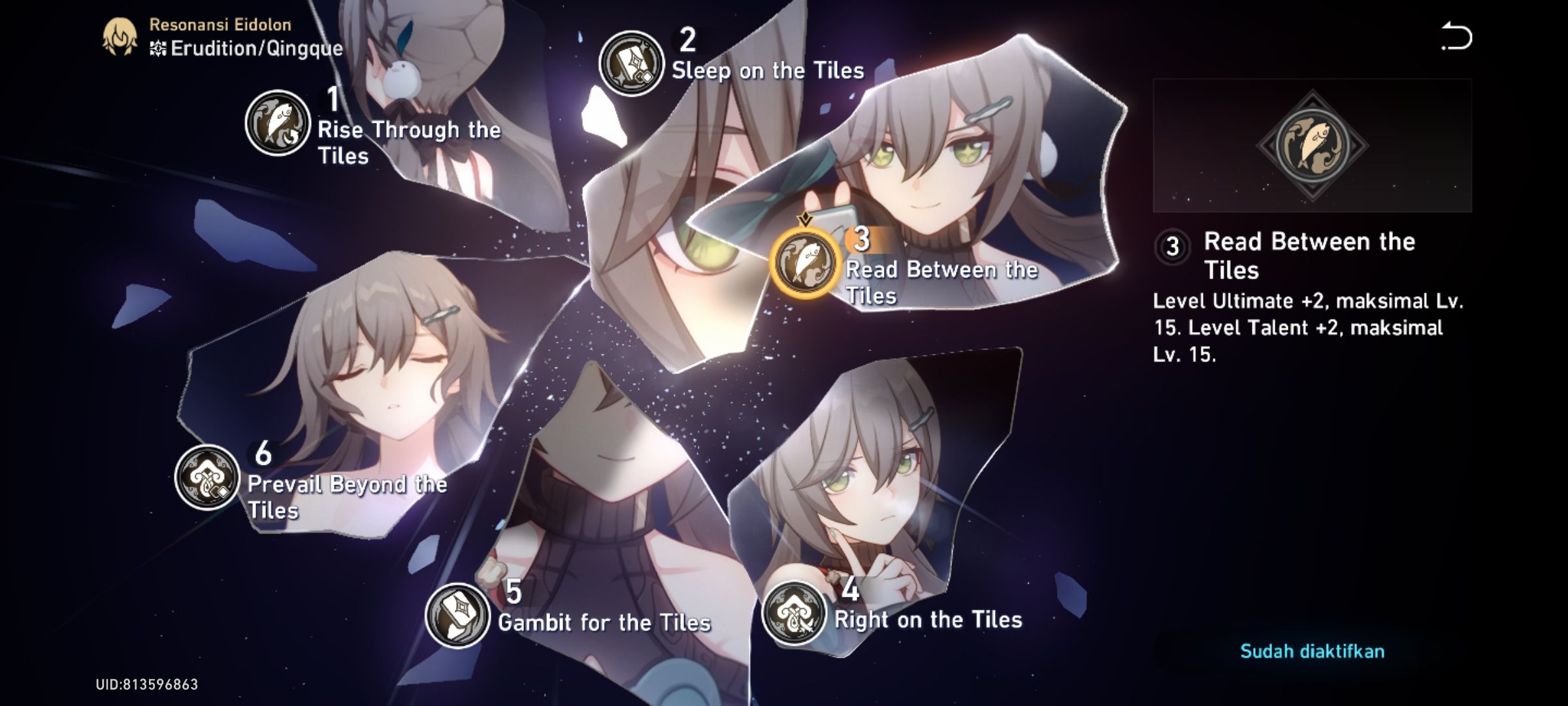This screenshot has width=1568, height=706.
Task: Select Eidolon 1 'Rise Through the Tiles' icon
Action: coord(277,124)
